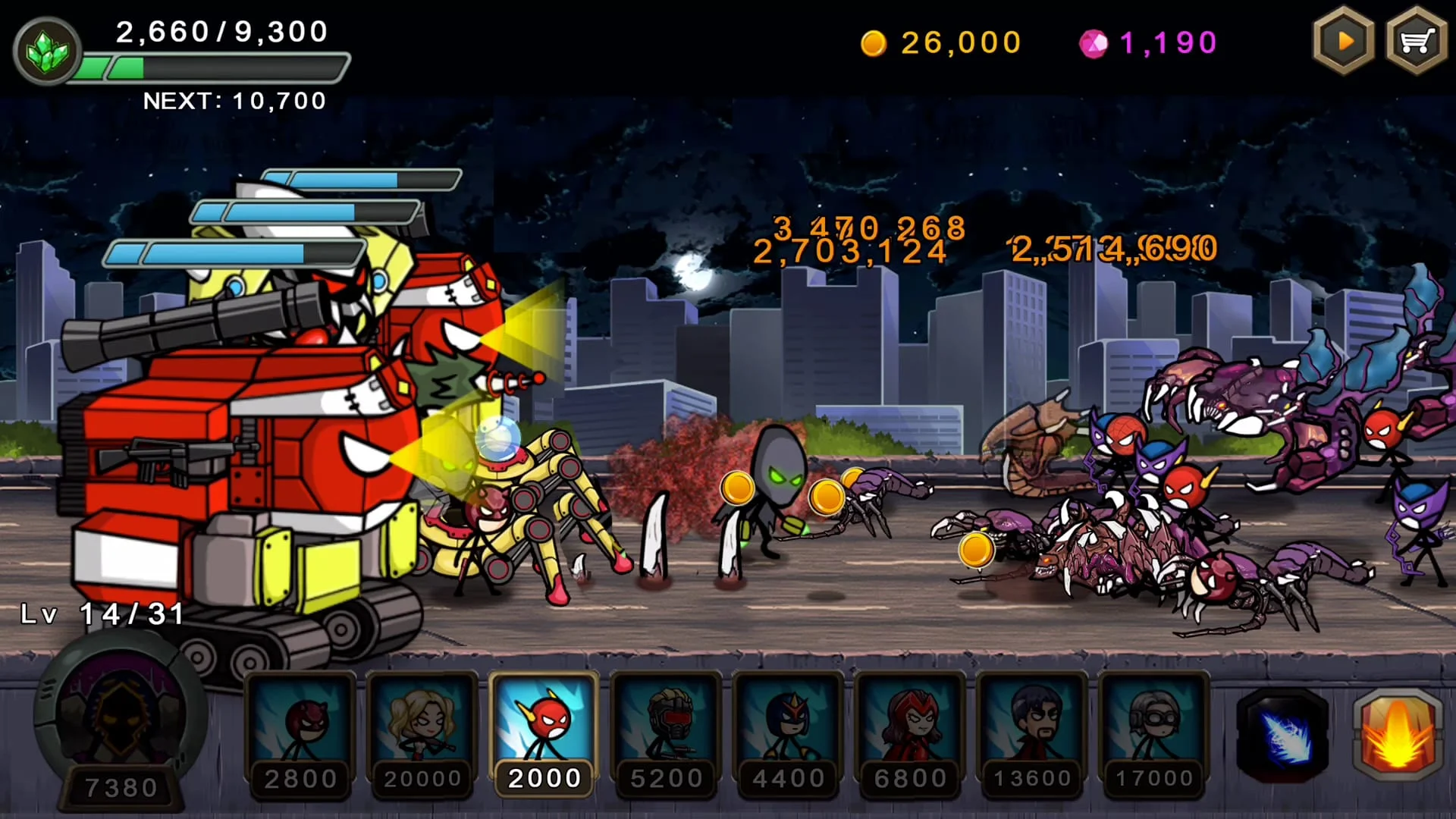The image size is (1456, 819).
Task: Choose the Star-Lord gunner unit costing 5200
Action: (666, 728)
